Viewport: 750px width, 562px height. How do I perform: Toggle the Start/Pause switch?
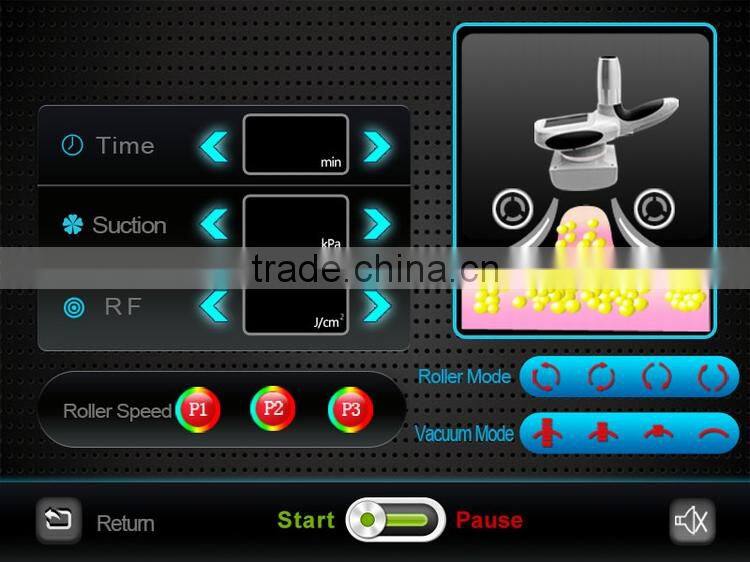[x=396, y=520]
